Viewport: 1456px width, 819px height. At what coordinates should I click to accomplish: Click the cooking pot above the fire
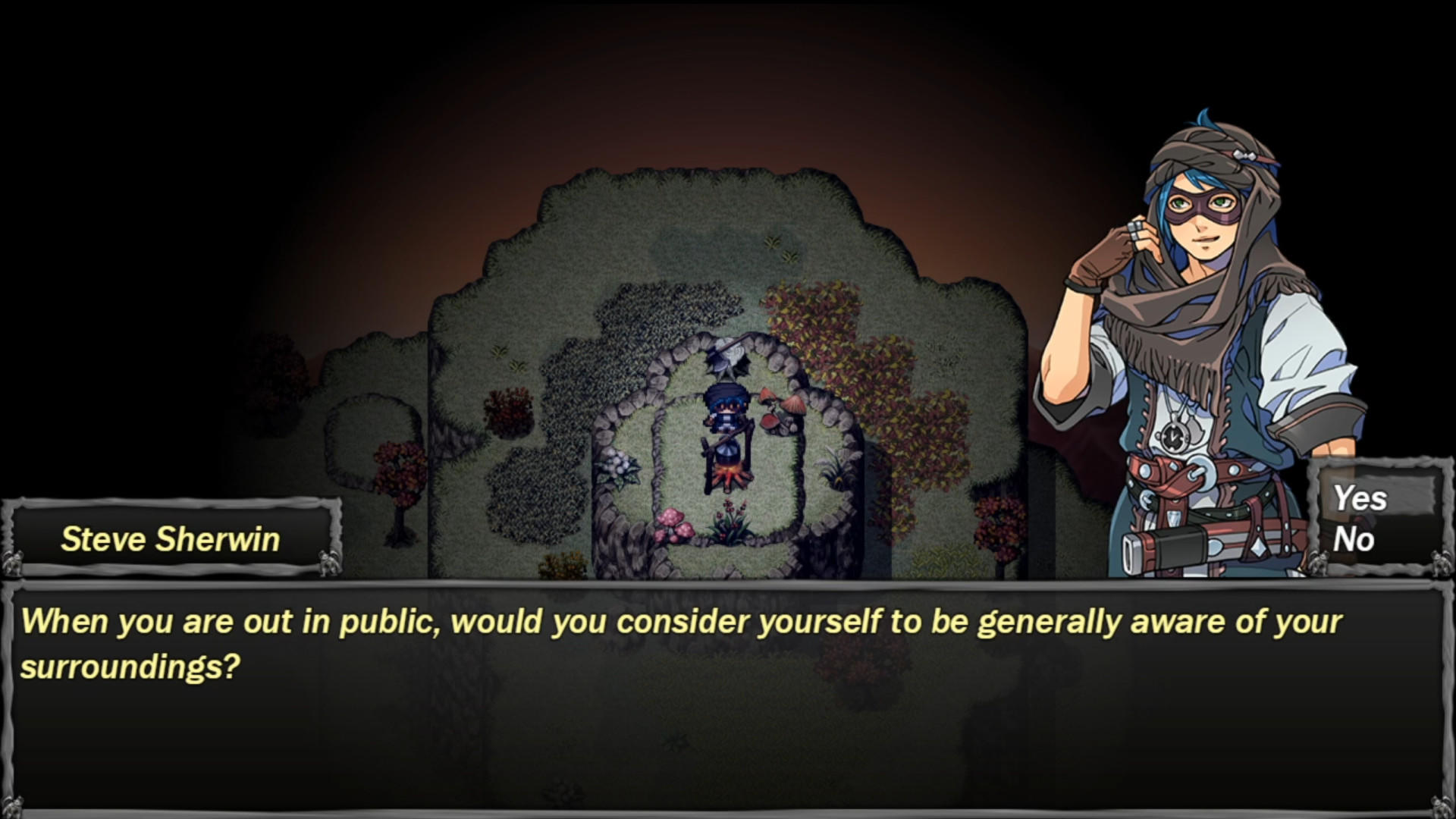click(x=728, y=453)
